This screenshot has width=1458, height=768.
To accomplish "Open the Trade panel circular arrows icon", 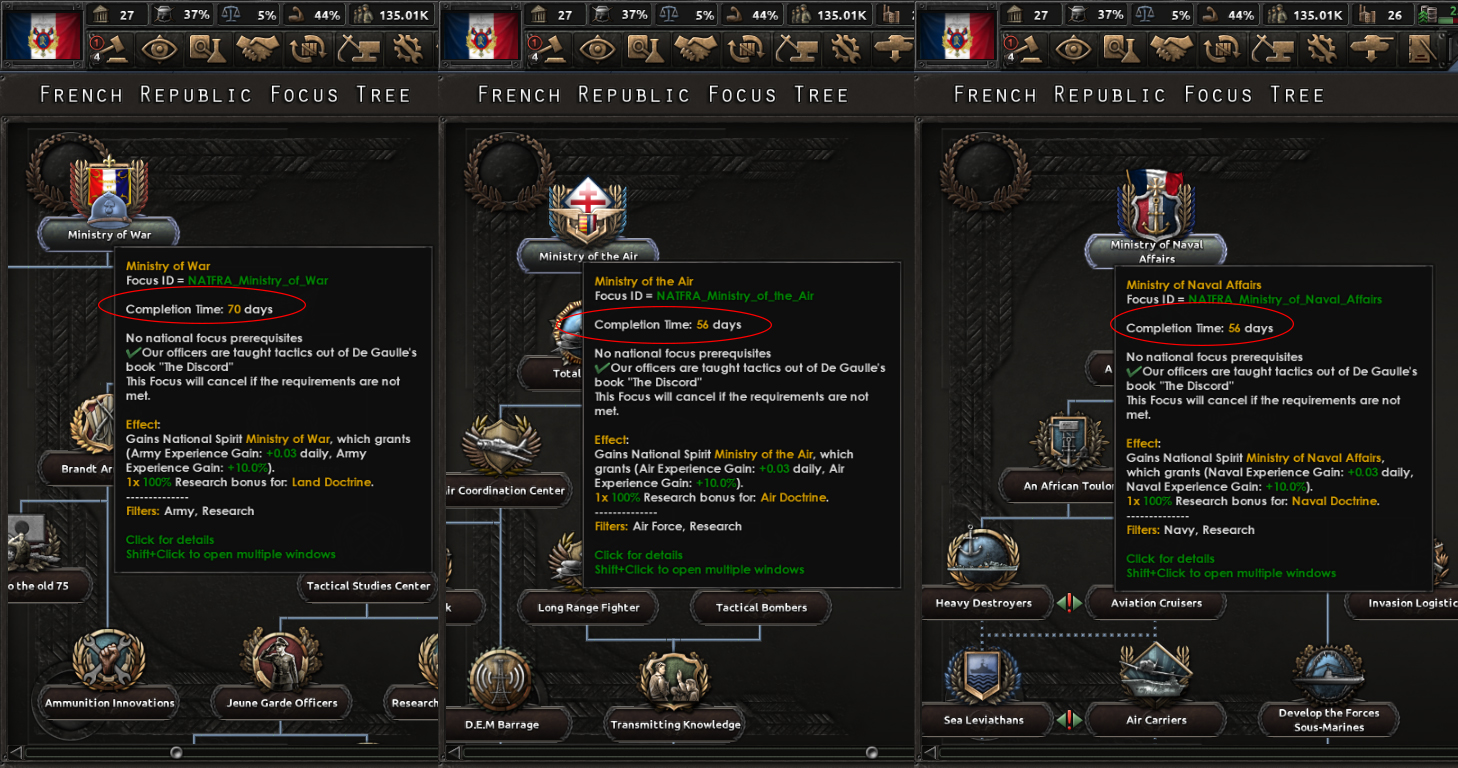I will click(1221, 47).
